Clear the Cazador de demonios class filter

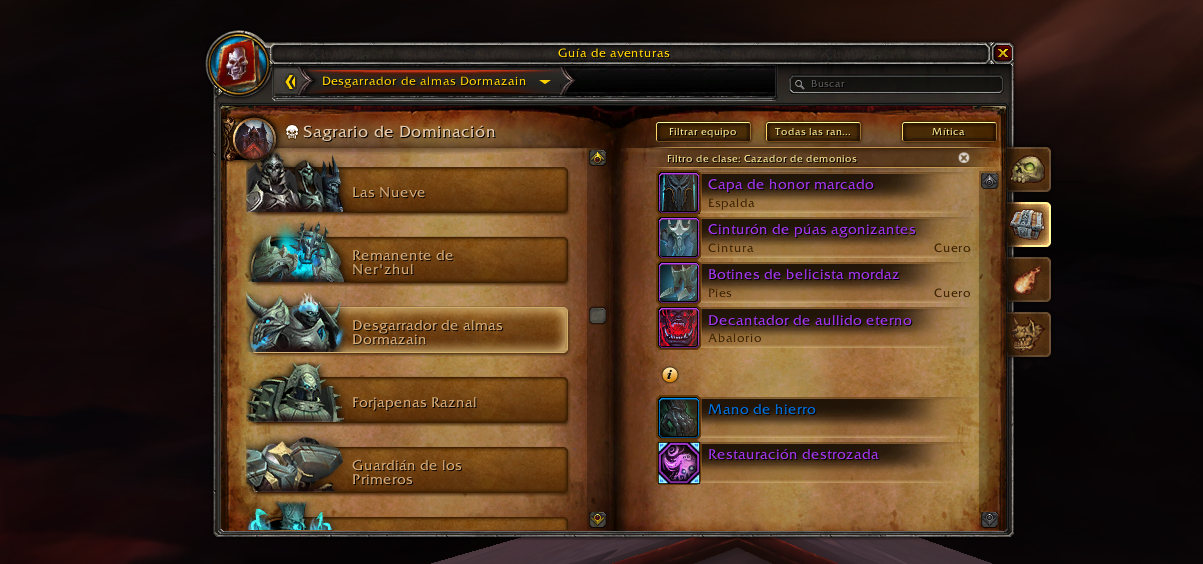(x=963, y=158)
